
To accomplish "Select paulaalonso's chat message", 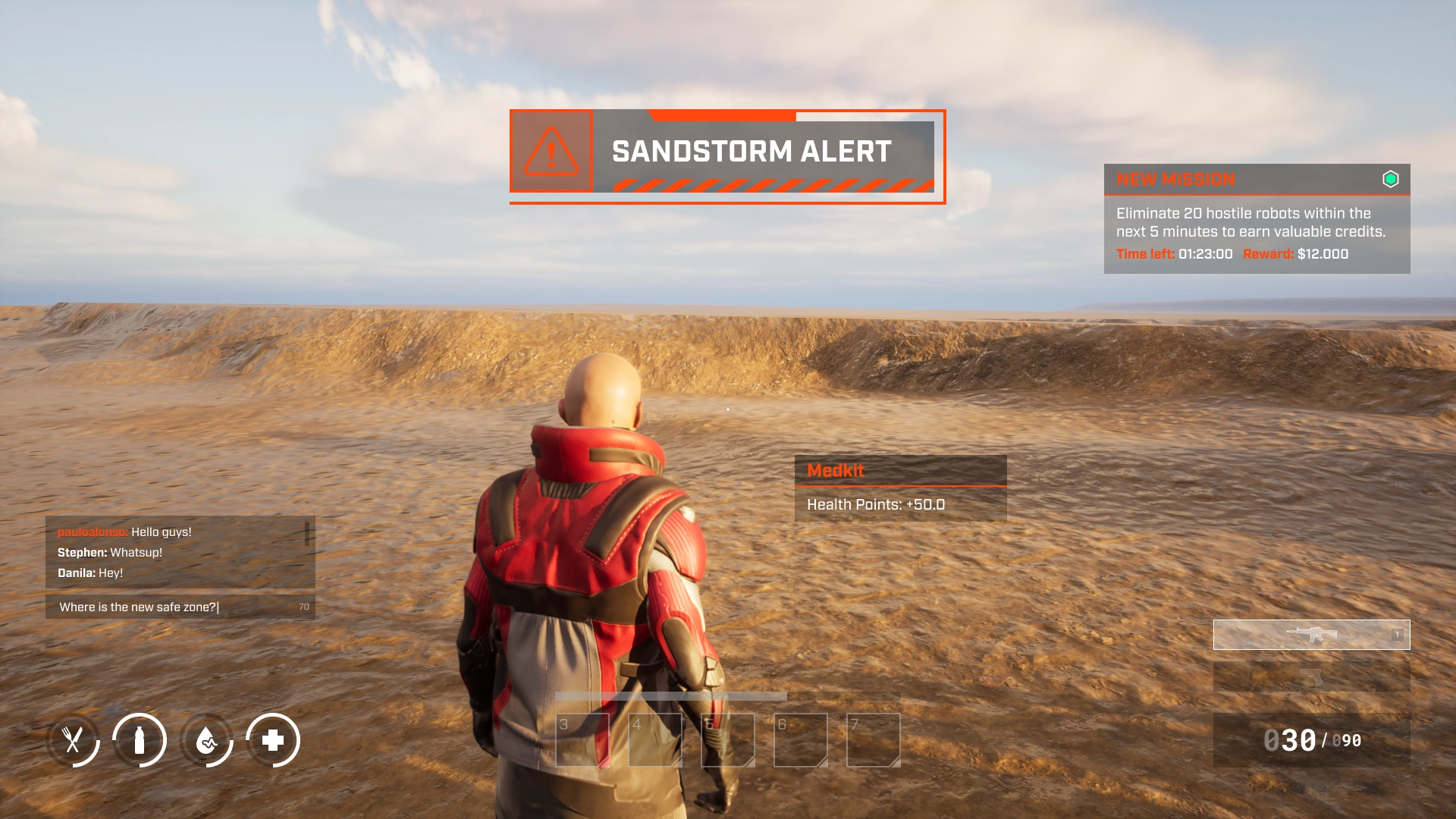I will (124, 532).
